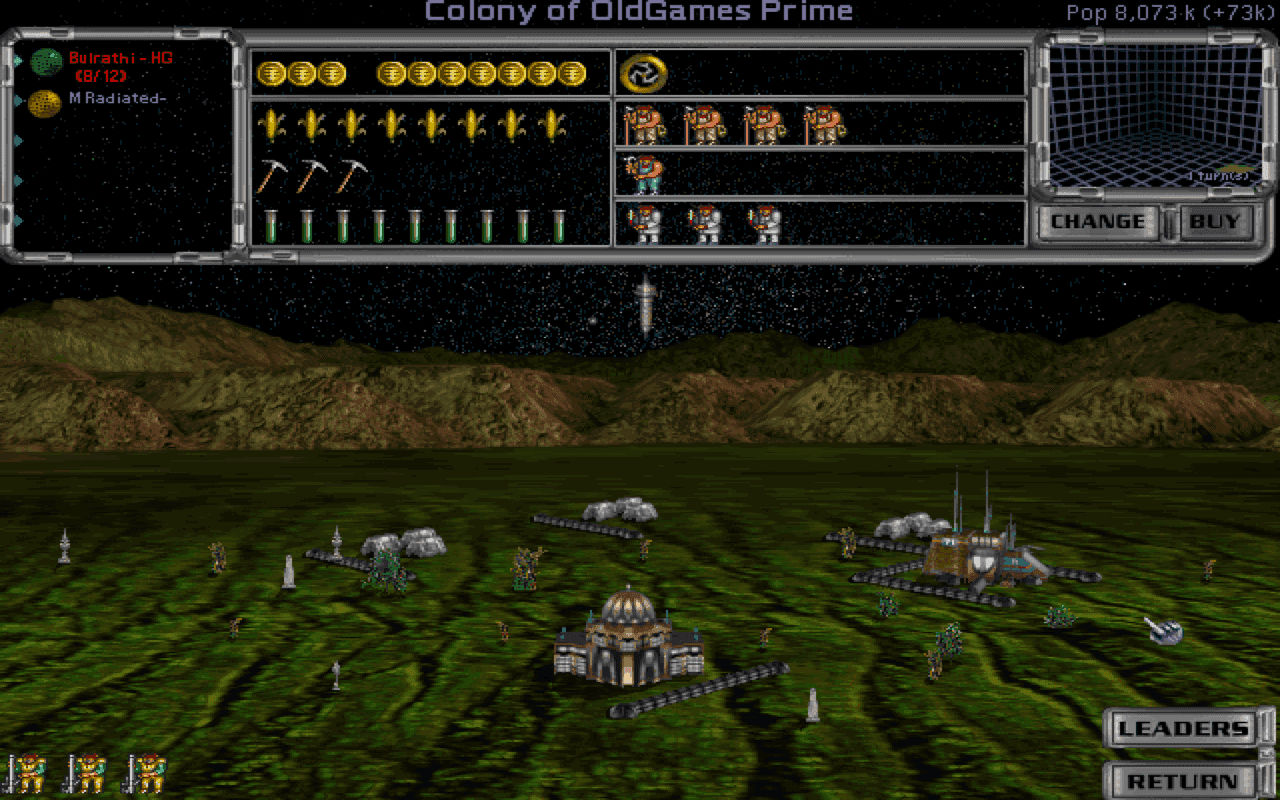Click a corn food production icon
This screenshot has height=800, width=1280.
tap(274, 122)
